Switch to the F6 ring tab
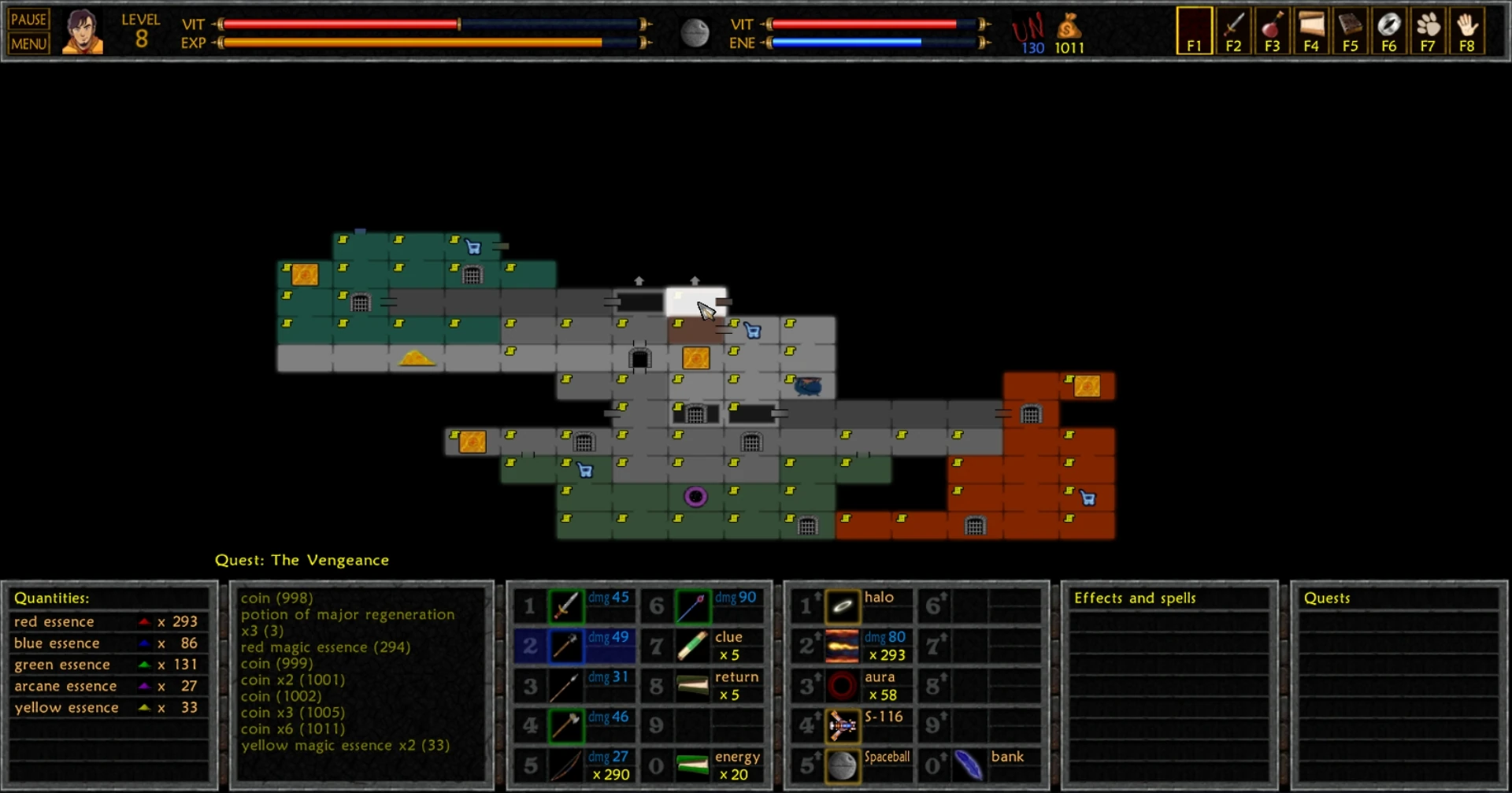 tap(1388, 31)
